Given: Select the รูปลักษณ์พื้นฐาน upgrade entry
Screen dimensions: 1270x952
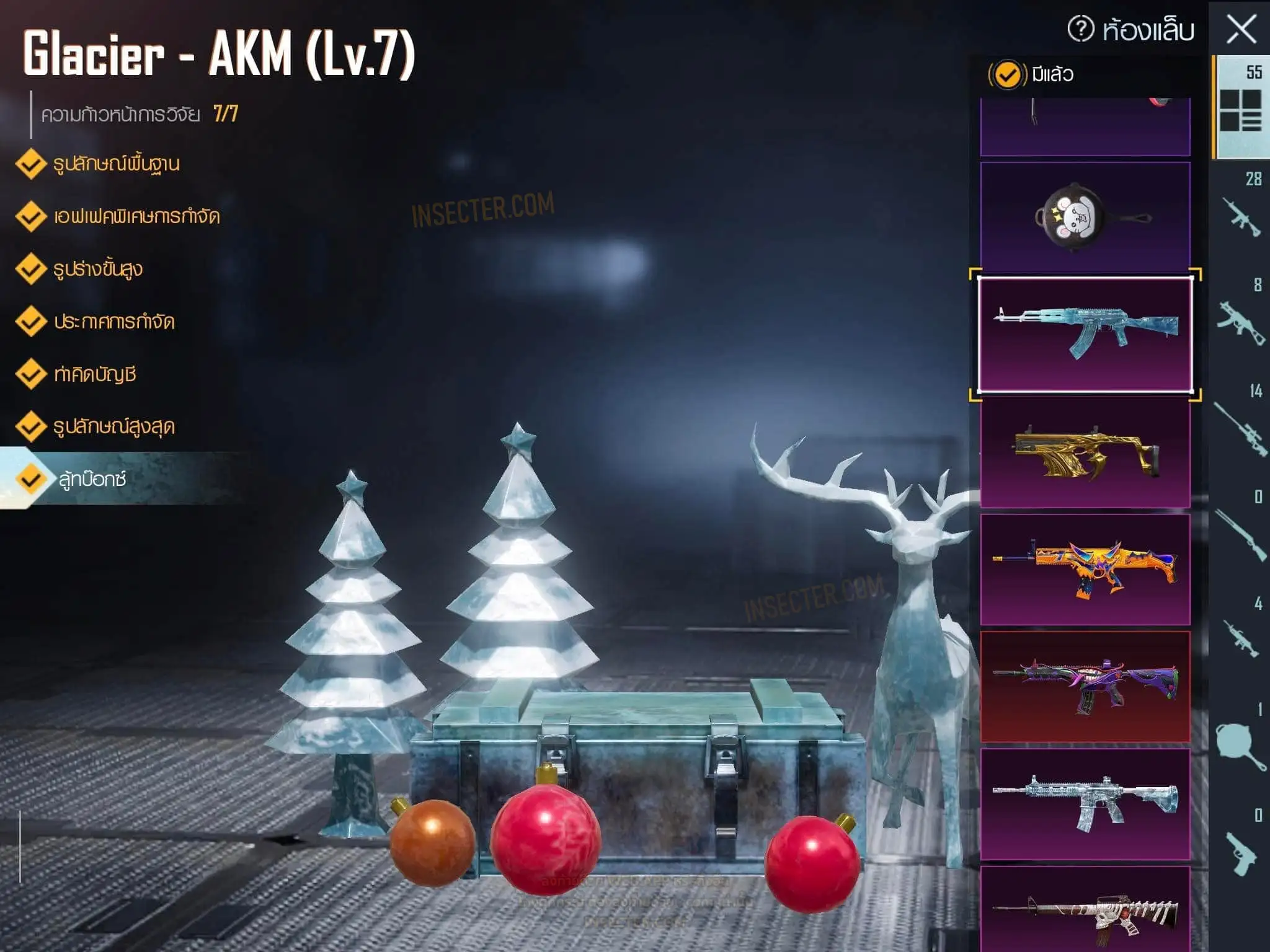Looking at the screenshot, I should pyautogui.click(x=116, y=164).
